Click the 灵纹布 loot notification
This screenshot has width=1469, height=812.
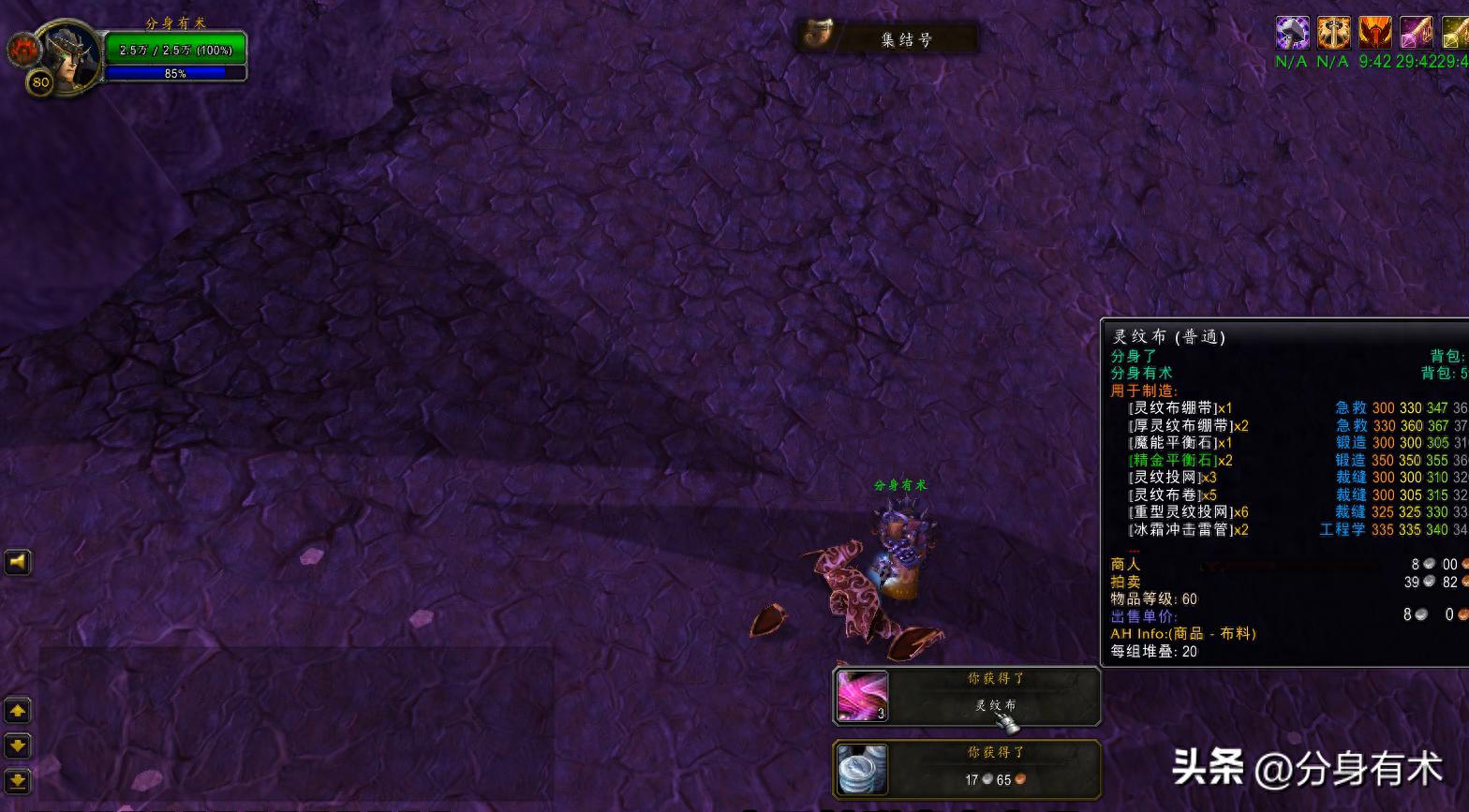(x=966, y=696)
